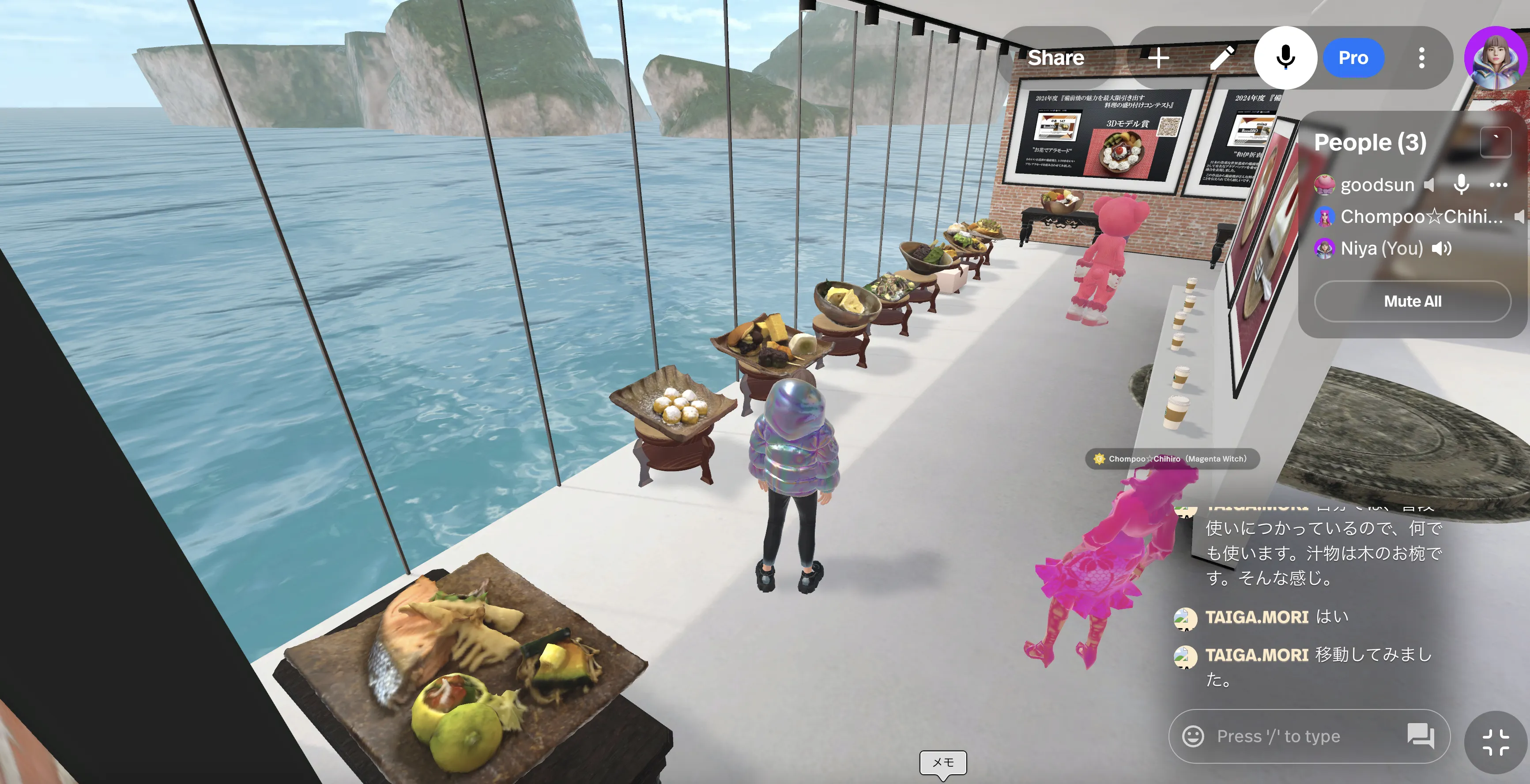This screenshot has width=1530, height=784.
Task: Mute everyone with Mute All
Action: point(1413,301)
